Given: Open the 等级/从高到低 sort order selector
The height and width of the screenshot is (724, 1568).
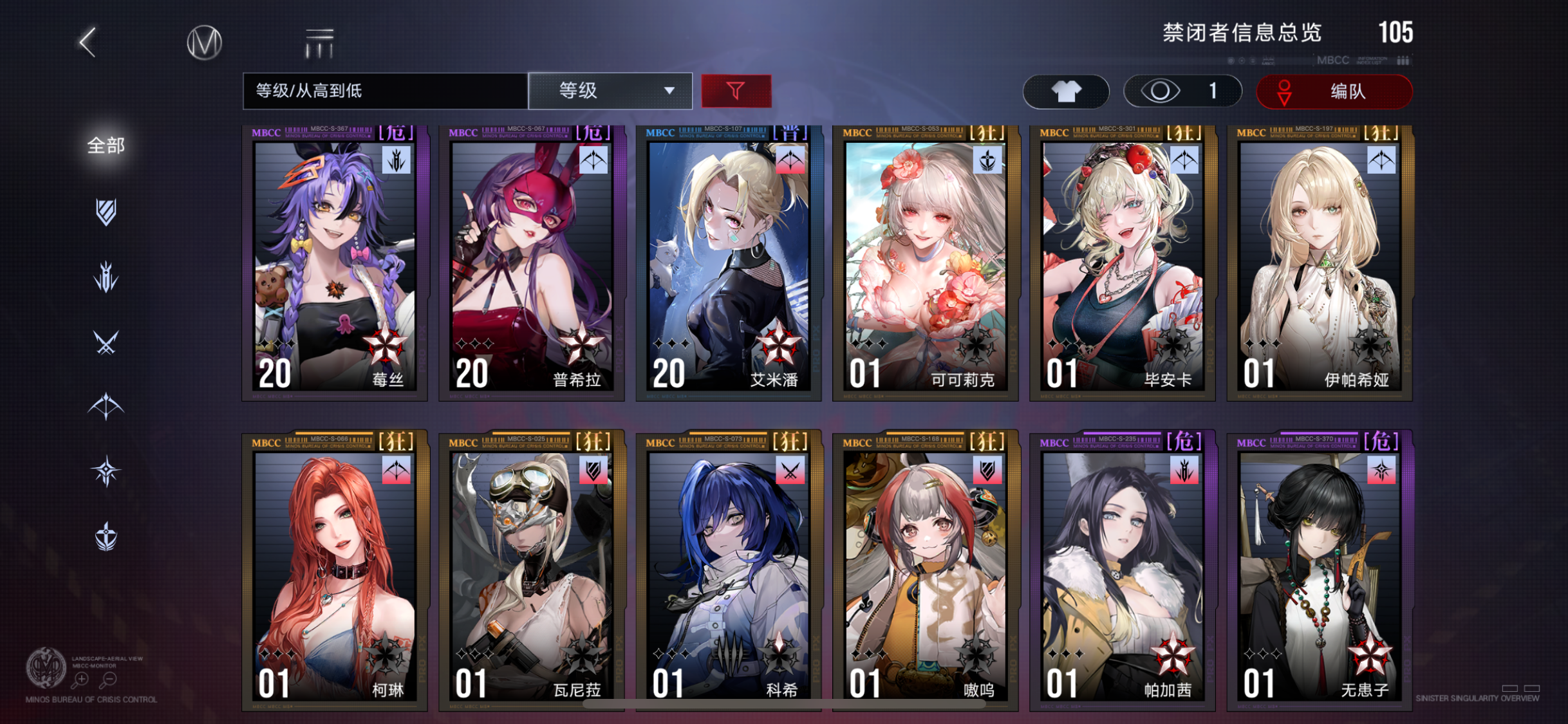Looking at the screenshot, I should [x=384, y=91].
